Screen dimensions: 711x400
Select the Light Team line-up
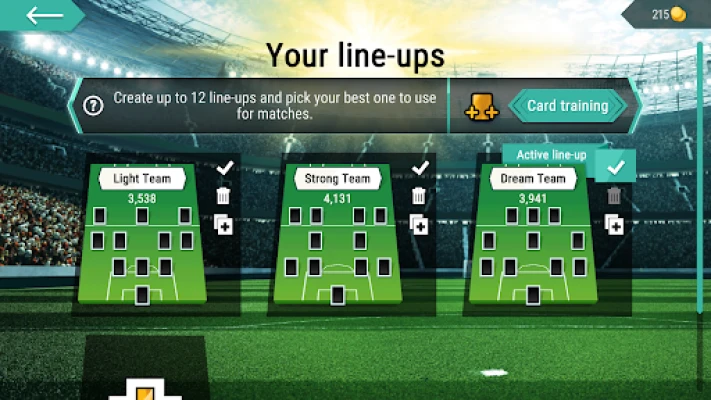click(142, 235)
